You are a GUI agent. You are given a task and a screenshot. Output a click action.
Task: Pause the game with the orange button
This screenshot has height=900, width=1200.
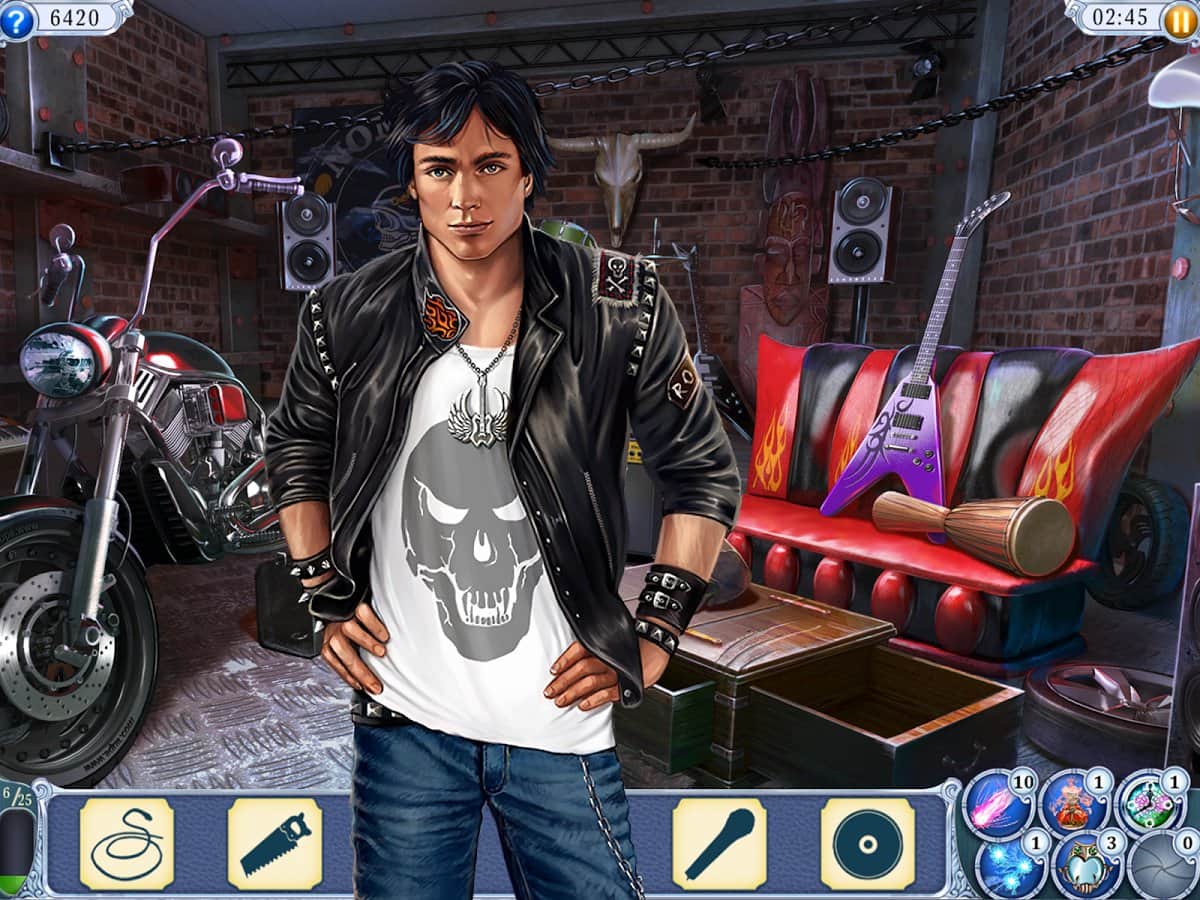[x=1181, y=18]
